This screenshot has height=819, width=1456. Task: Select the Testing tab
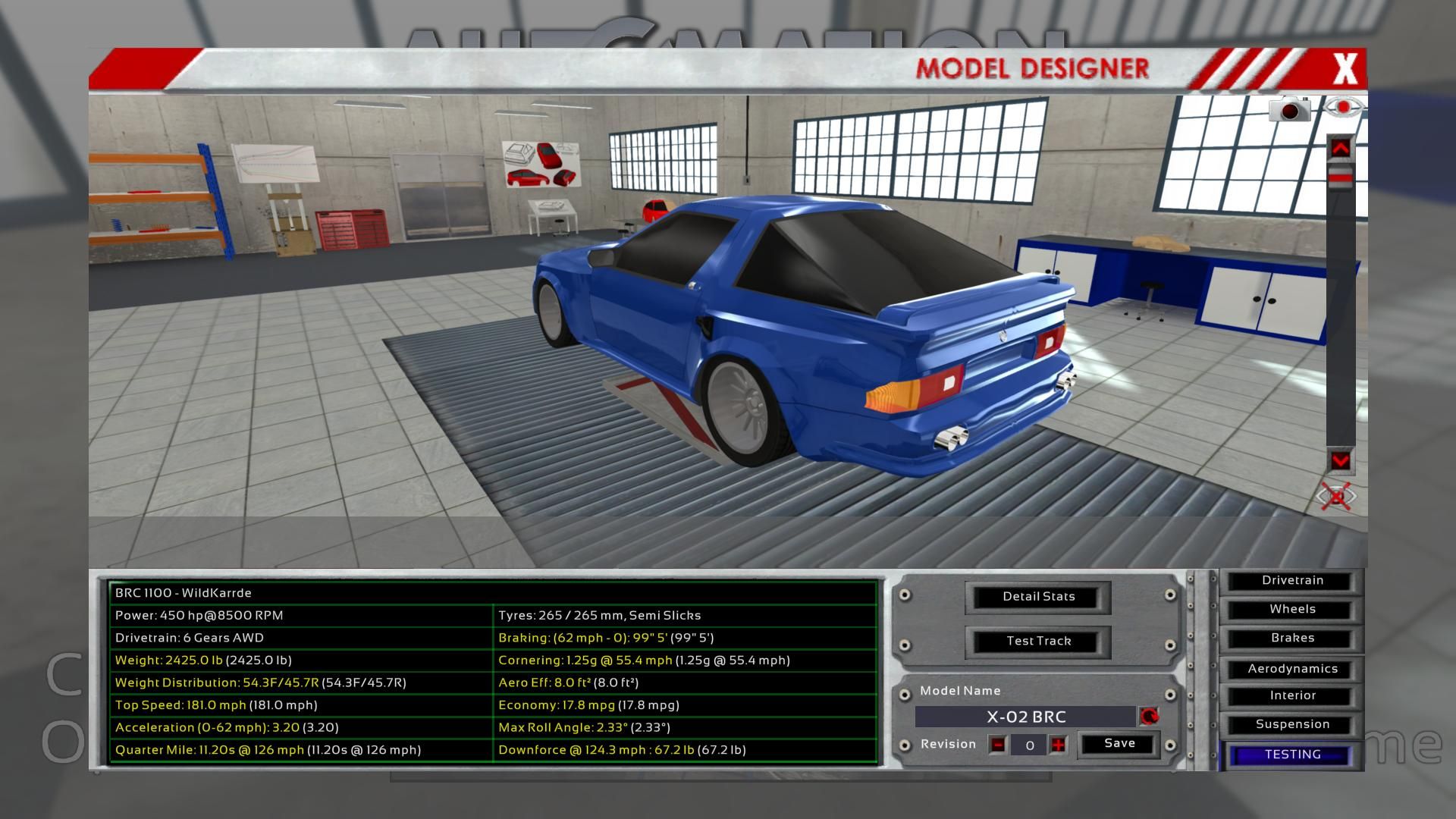click(1292, 755)
